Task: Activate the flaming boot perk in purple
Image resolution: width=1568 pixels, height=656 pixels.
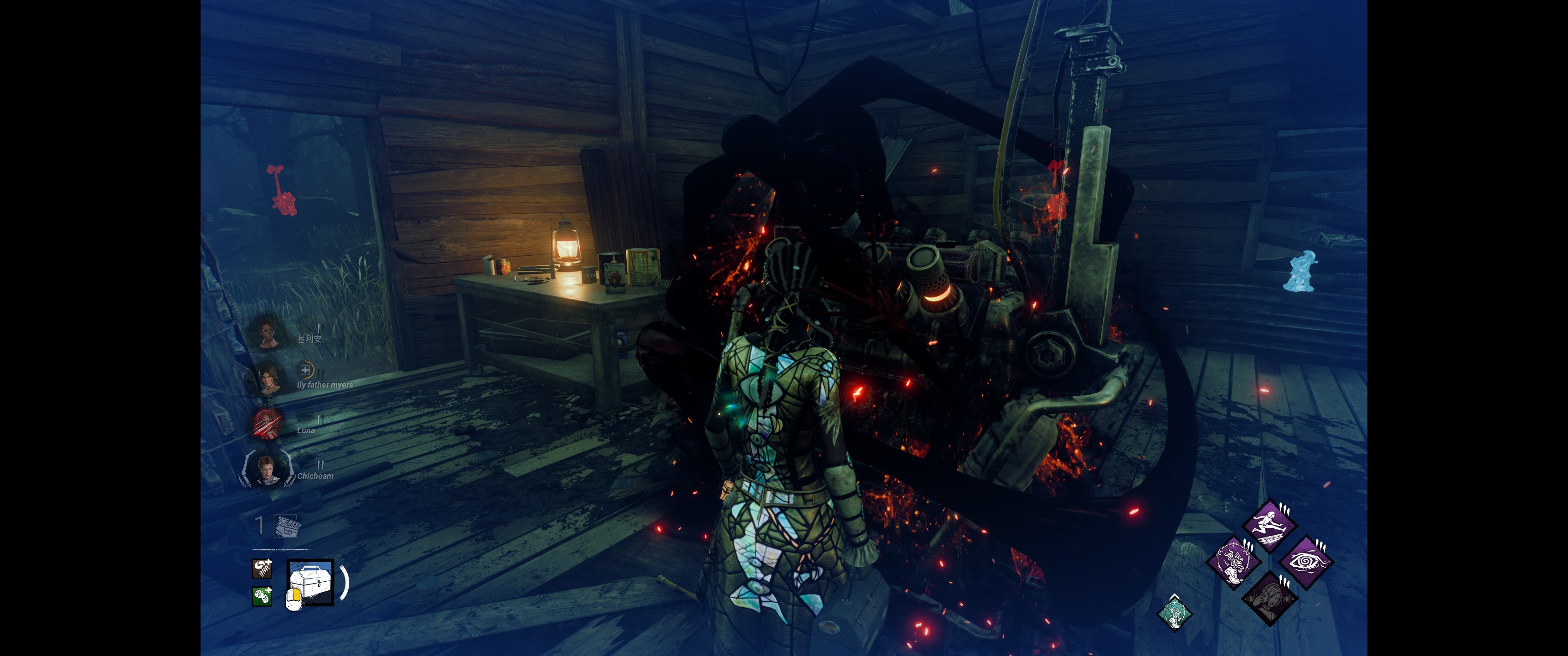Action: (1234, 561)
